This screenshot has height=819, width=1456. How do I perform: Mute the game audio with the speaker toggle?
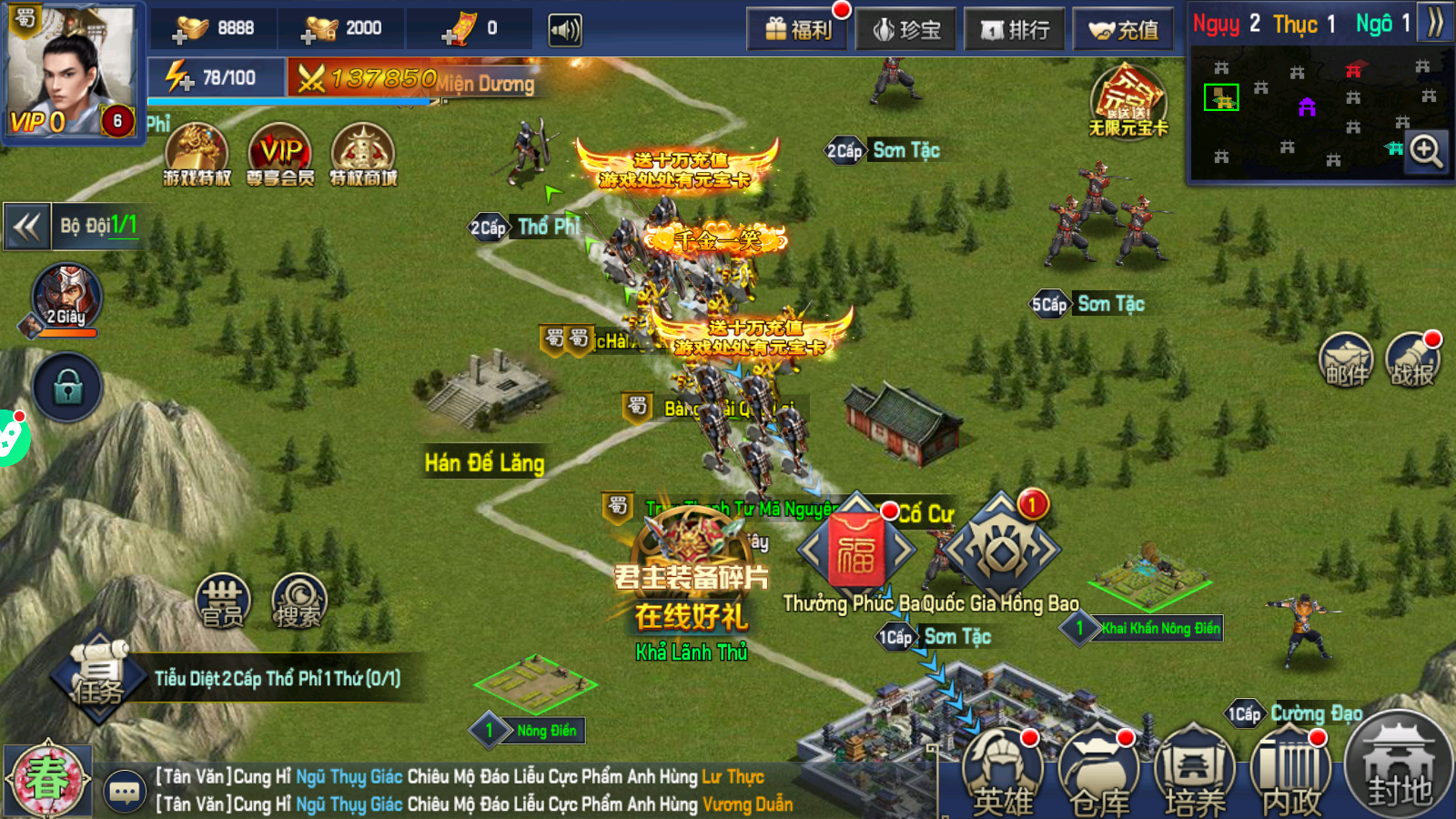tap(567, 28)
